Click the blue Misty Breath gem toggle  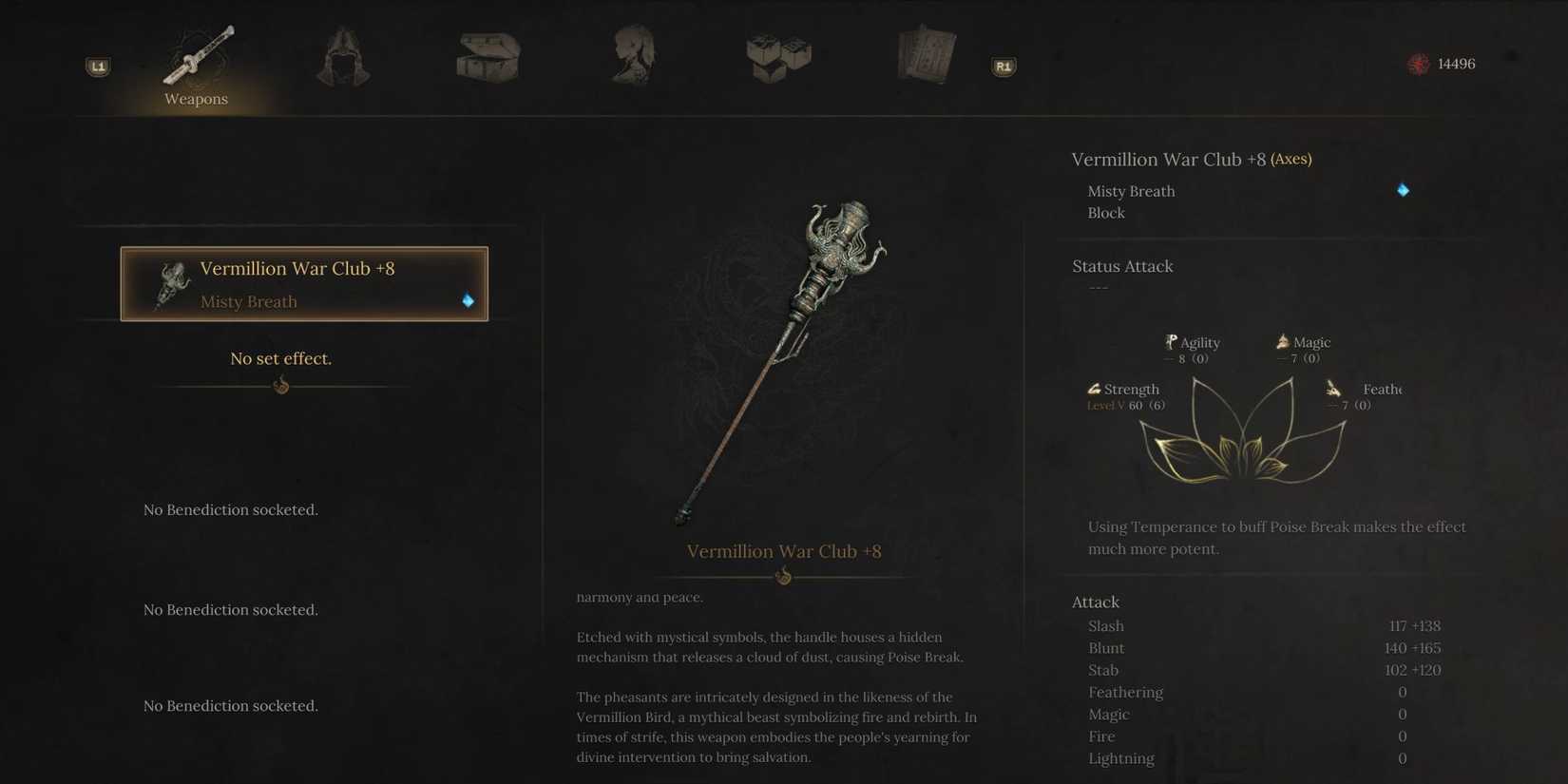pos(467,300)
